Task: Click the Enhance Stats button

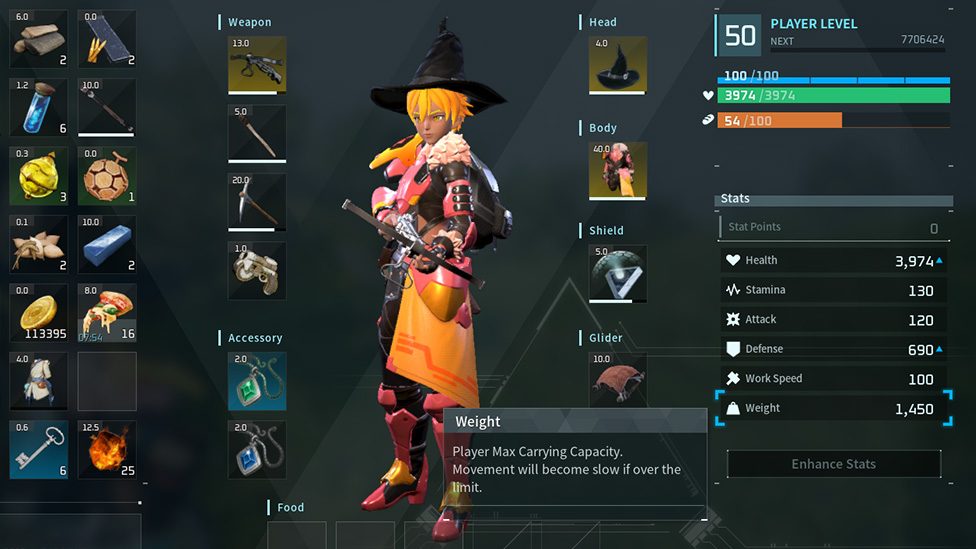Action: (x=833, y=464)
